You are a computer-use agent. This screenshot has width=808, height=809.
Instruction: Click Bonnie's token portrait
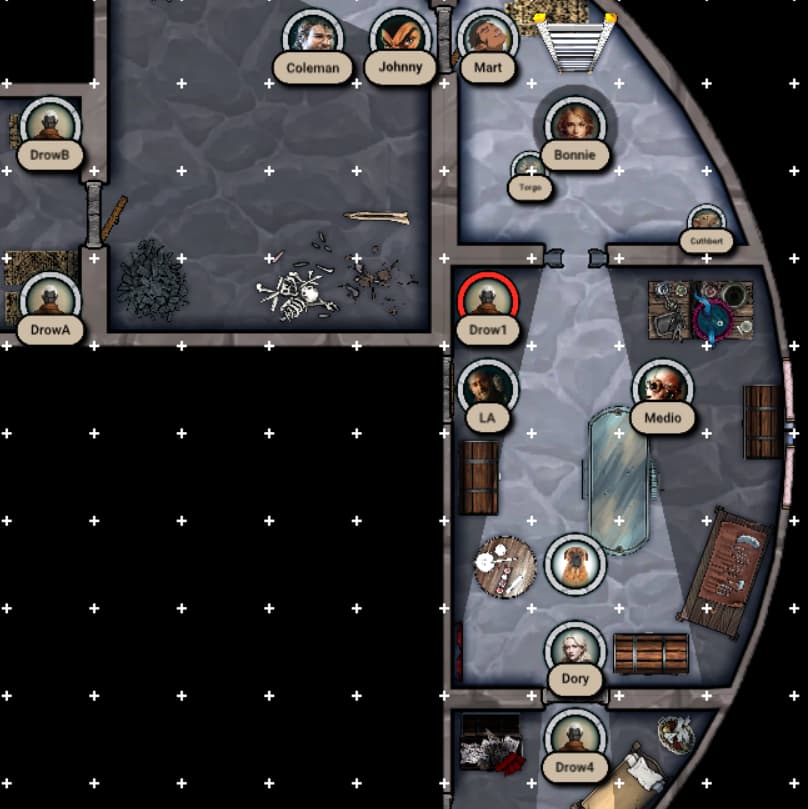point(575,126)
